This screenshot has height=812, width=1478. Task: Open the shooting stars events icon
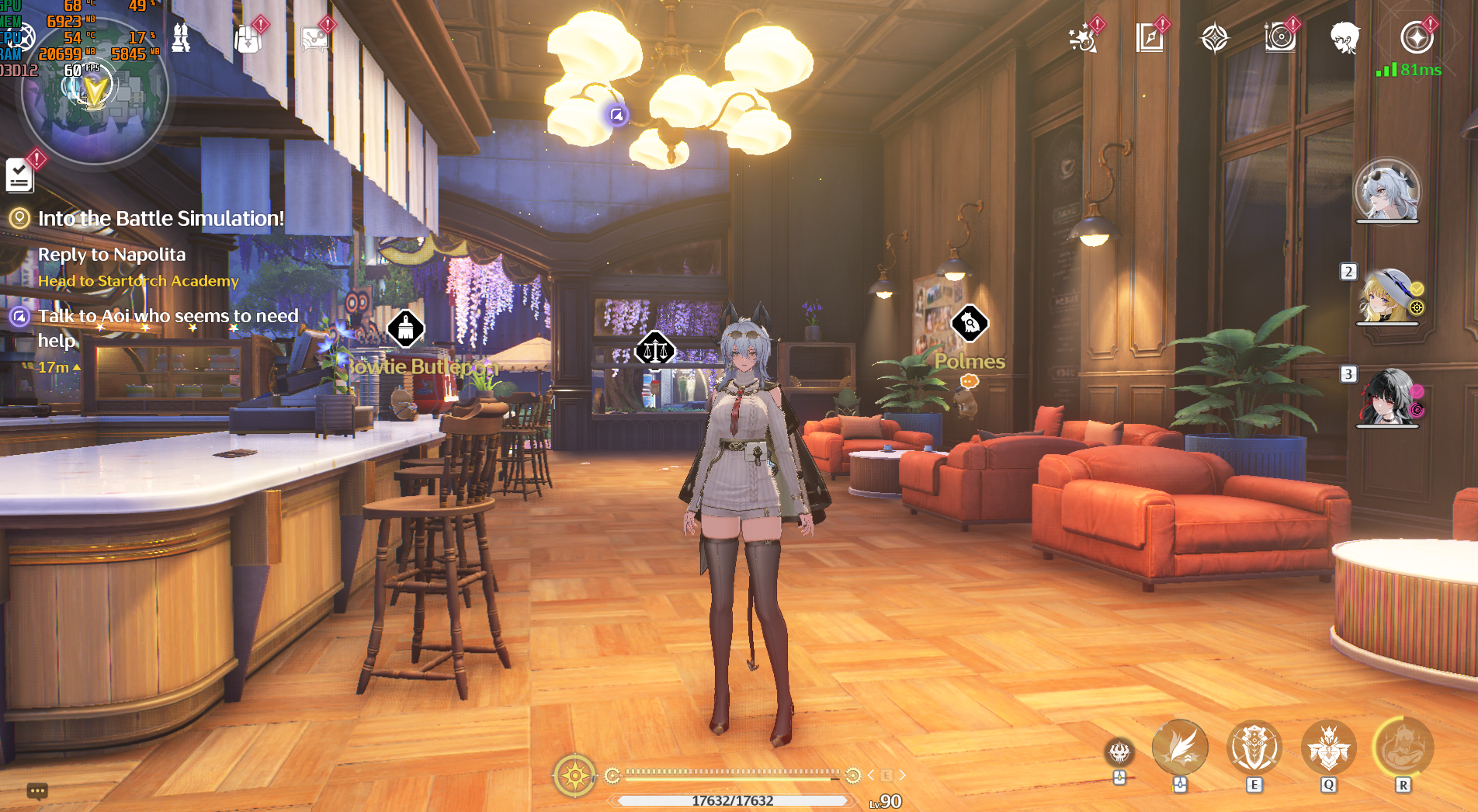coord(1083,37)
